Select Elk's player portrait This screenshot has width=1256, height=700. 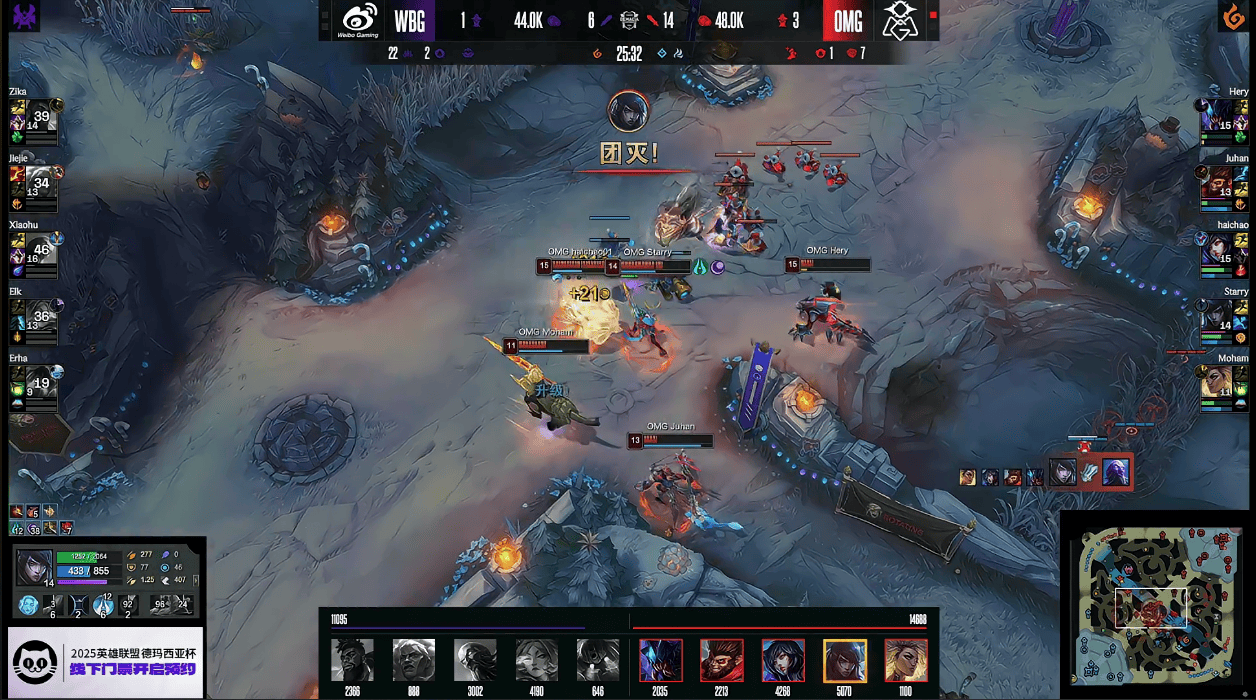point(40,317)
